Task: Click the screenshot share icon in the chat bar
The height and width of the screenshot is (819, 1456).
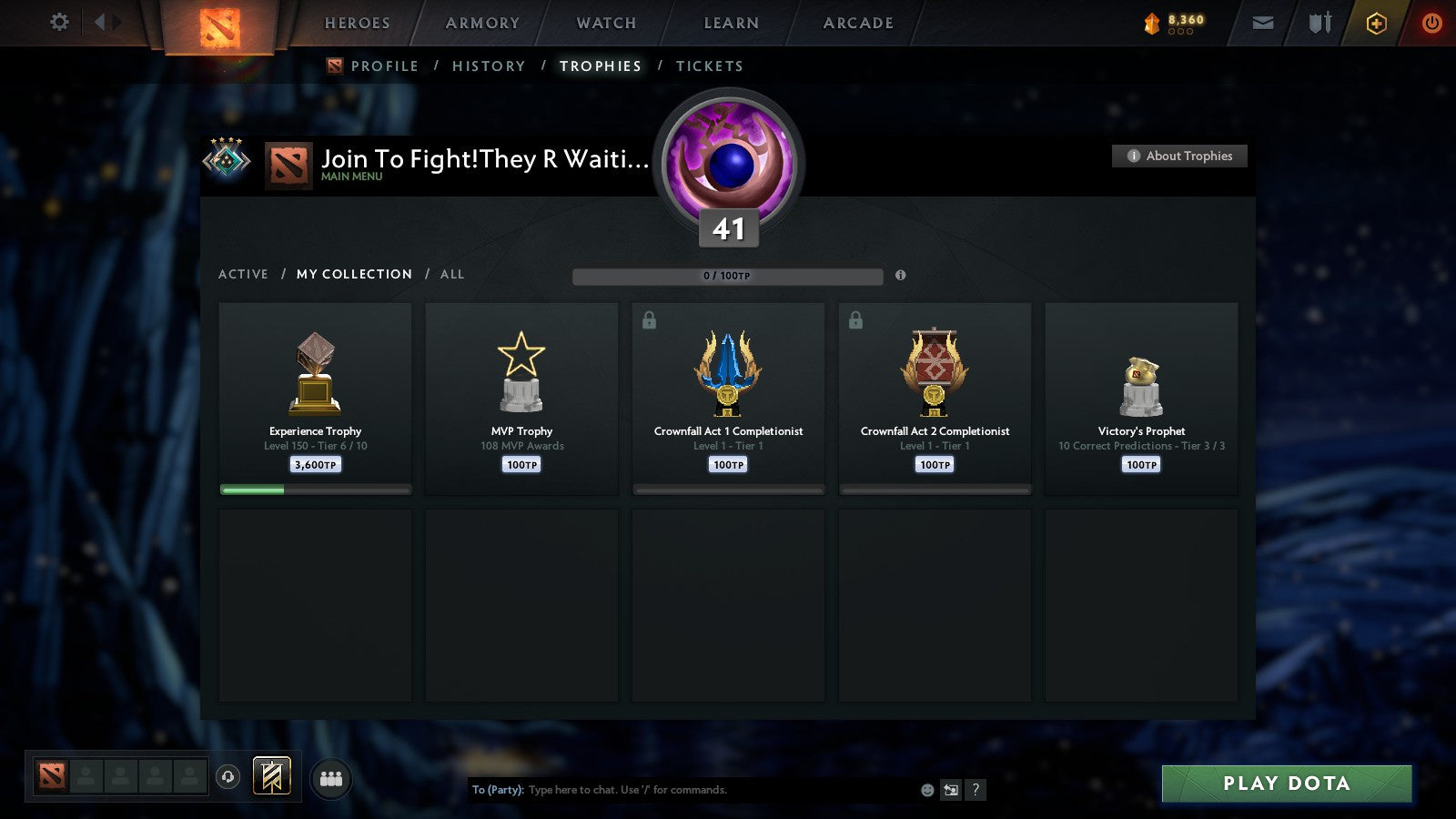Action: [950, 790]
